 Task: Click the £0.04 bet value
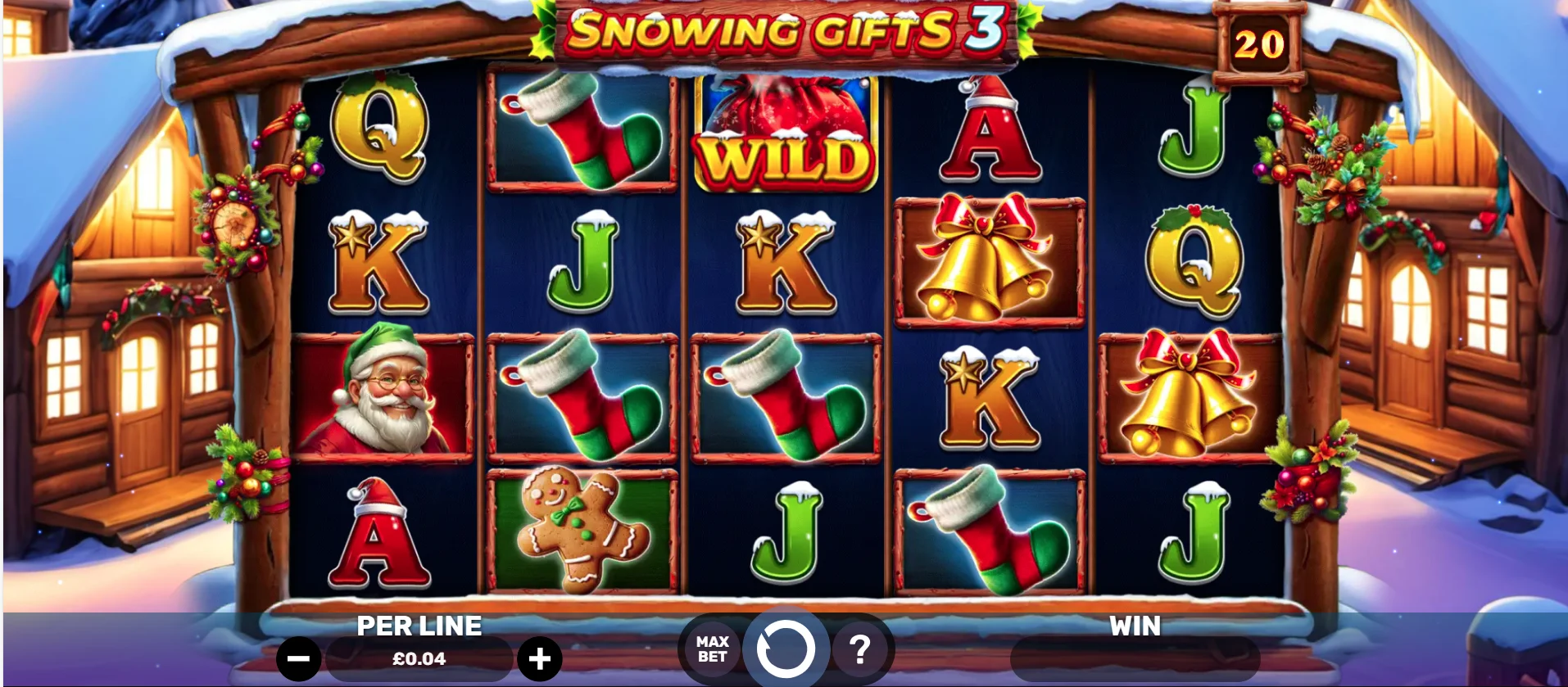pyautogui.click(x=418, y=657)
